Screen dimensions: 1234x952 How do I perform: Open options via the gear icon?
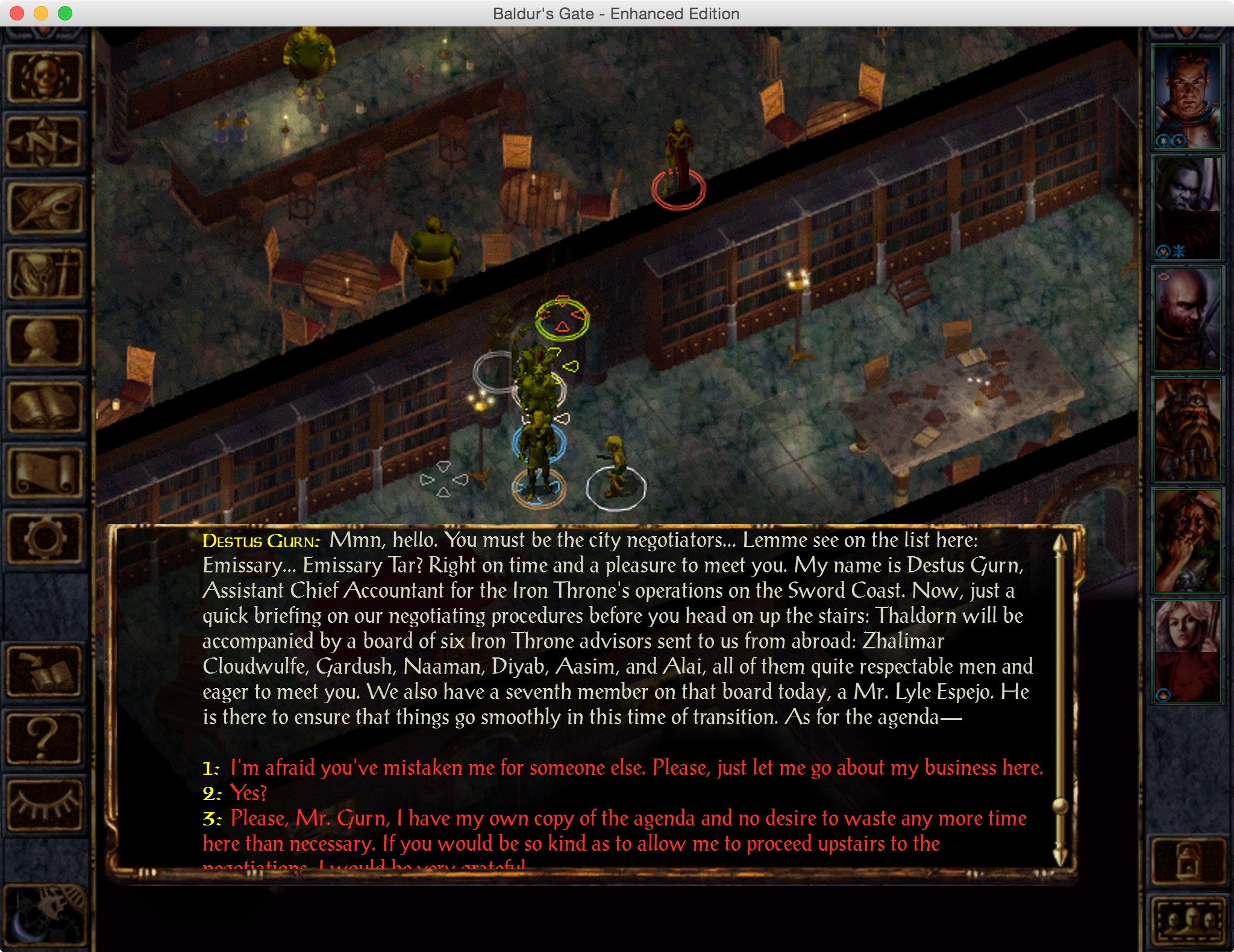[45, 539]
